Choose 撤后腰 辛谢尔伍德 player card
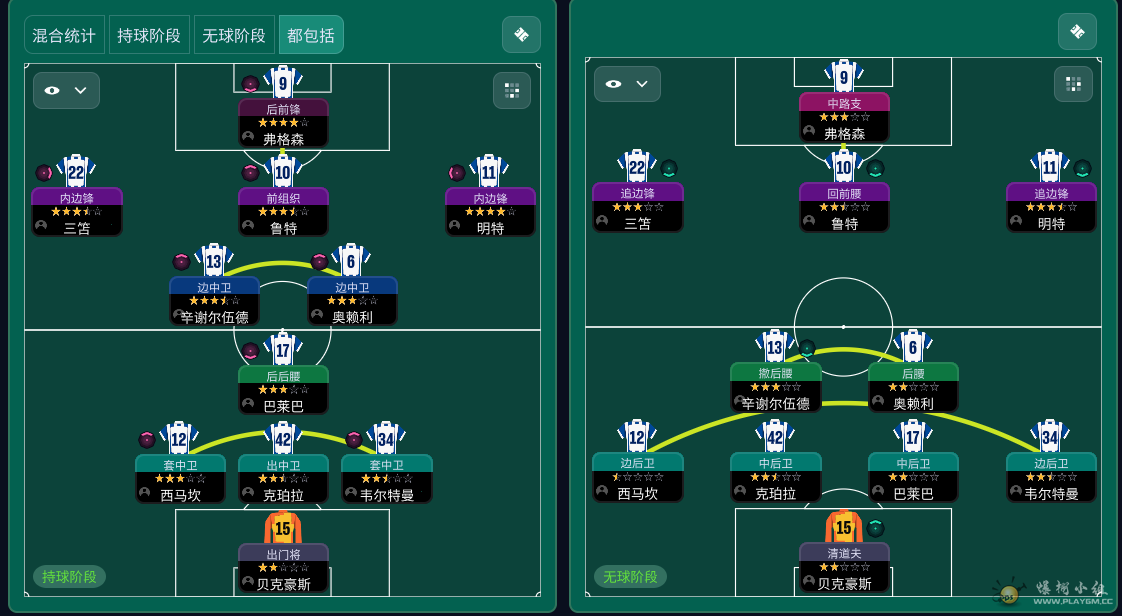1122x616 pixels. [x=776, y=387]
